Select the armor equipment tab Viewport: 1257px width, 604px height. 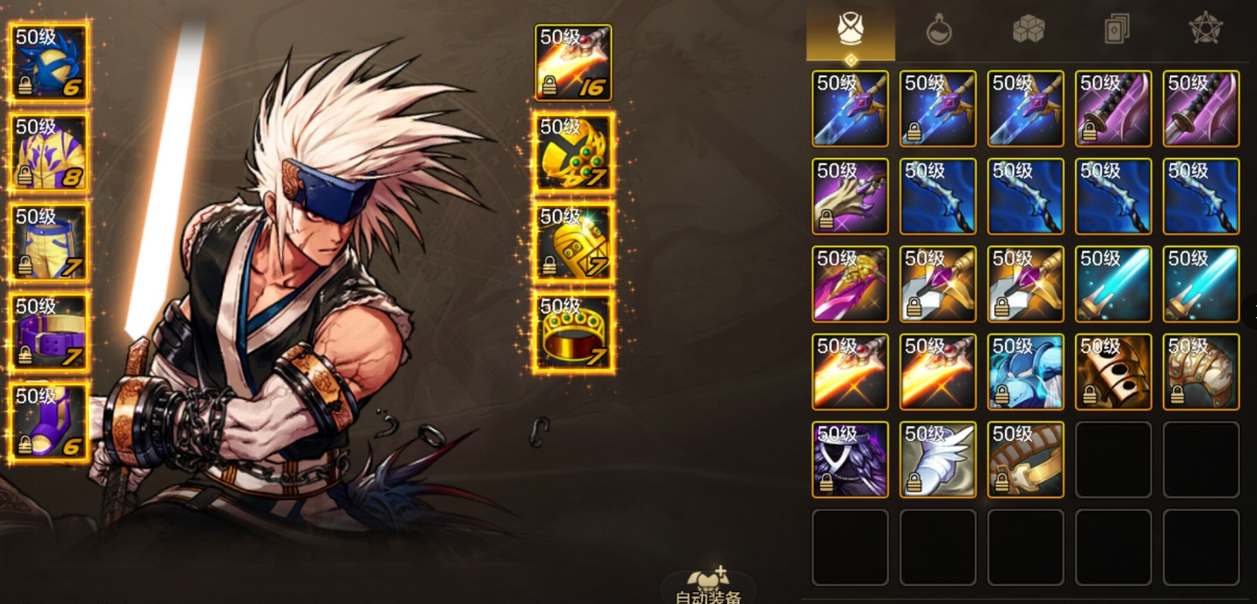(x=850, y=30)
